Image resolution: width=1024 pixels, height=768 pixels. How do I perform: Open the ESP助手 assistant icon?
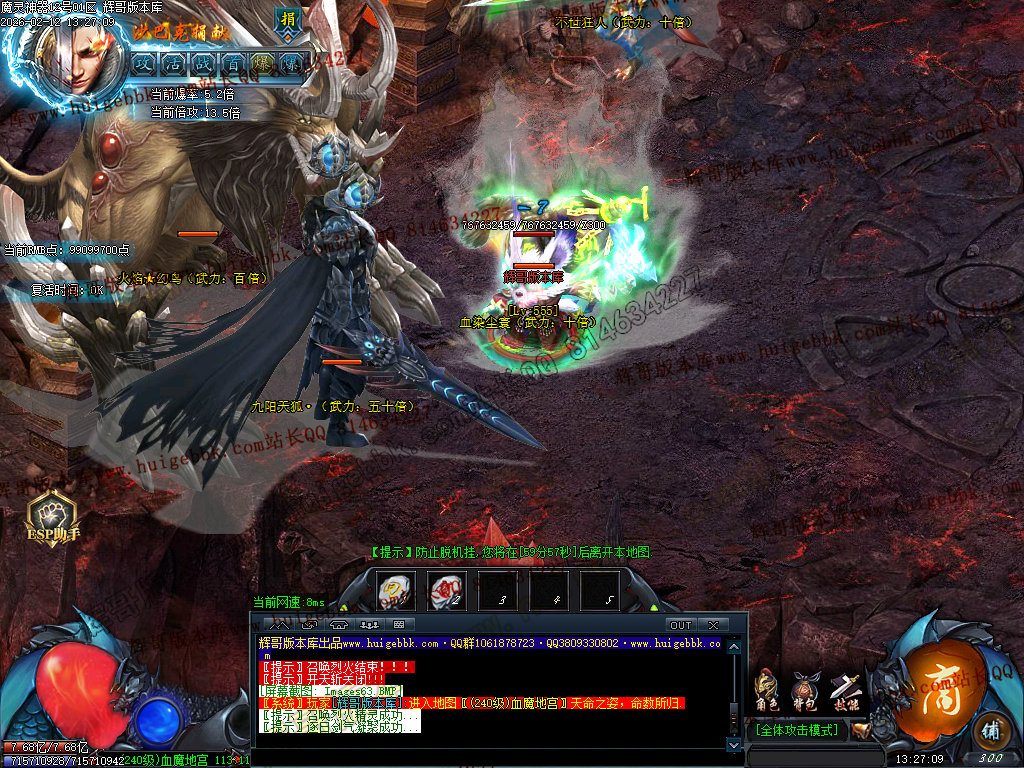pyautogui.click(x=51, y=517)
